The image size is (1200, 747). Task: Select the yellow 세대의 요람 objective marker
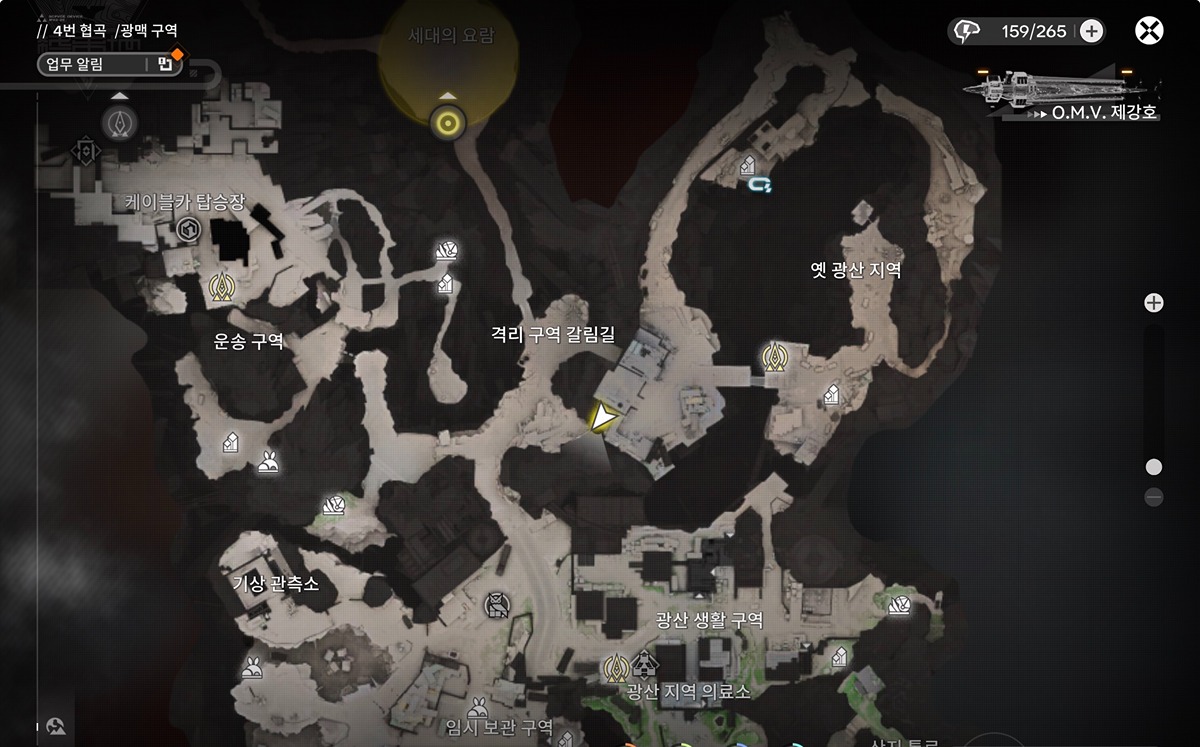448,124
